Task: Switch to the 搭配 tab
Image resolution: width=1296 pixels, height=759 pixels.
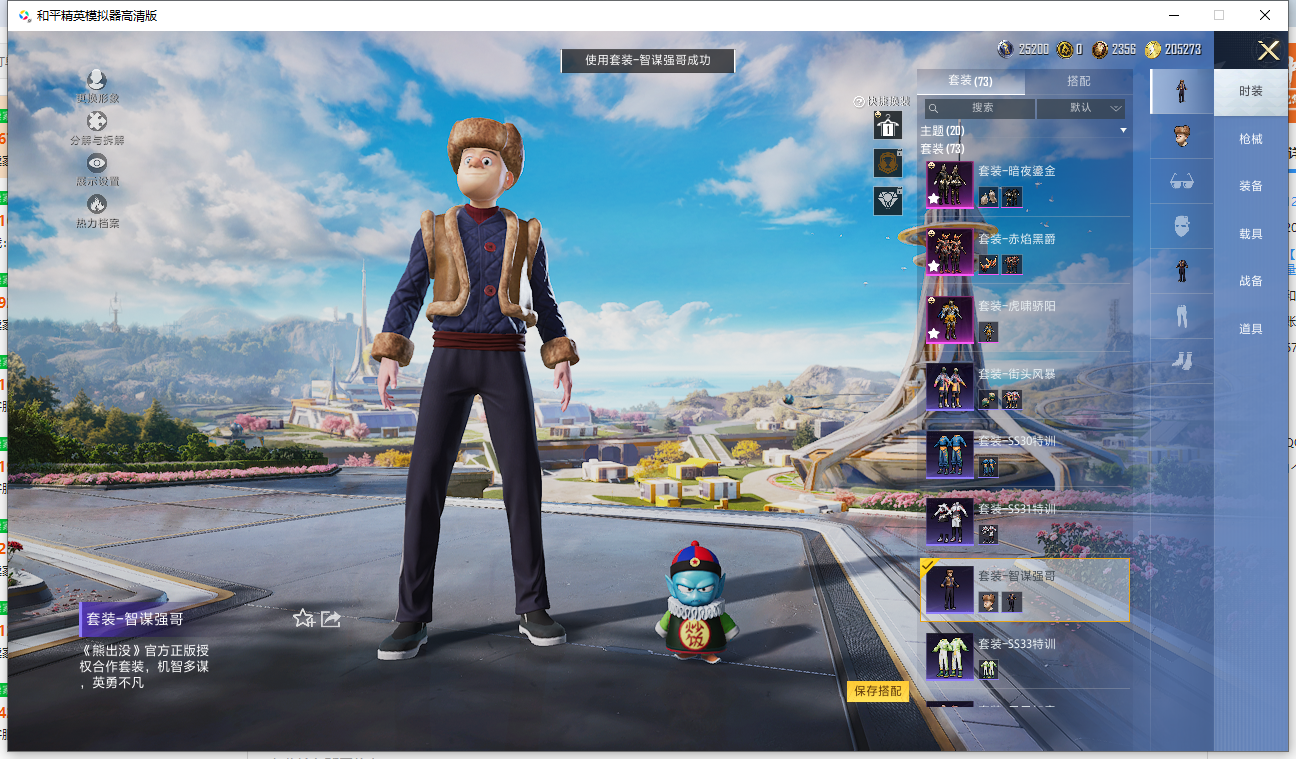Action: [1078, 81]
